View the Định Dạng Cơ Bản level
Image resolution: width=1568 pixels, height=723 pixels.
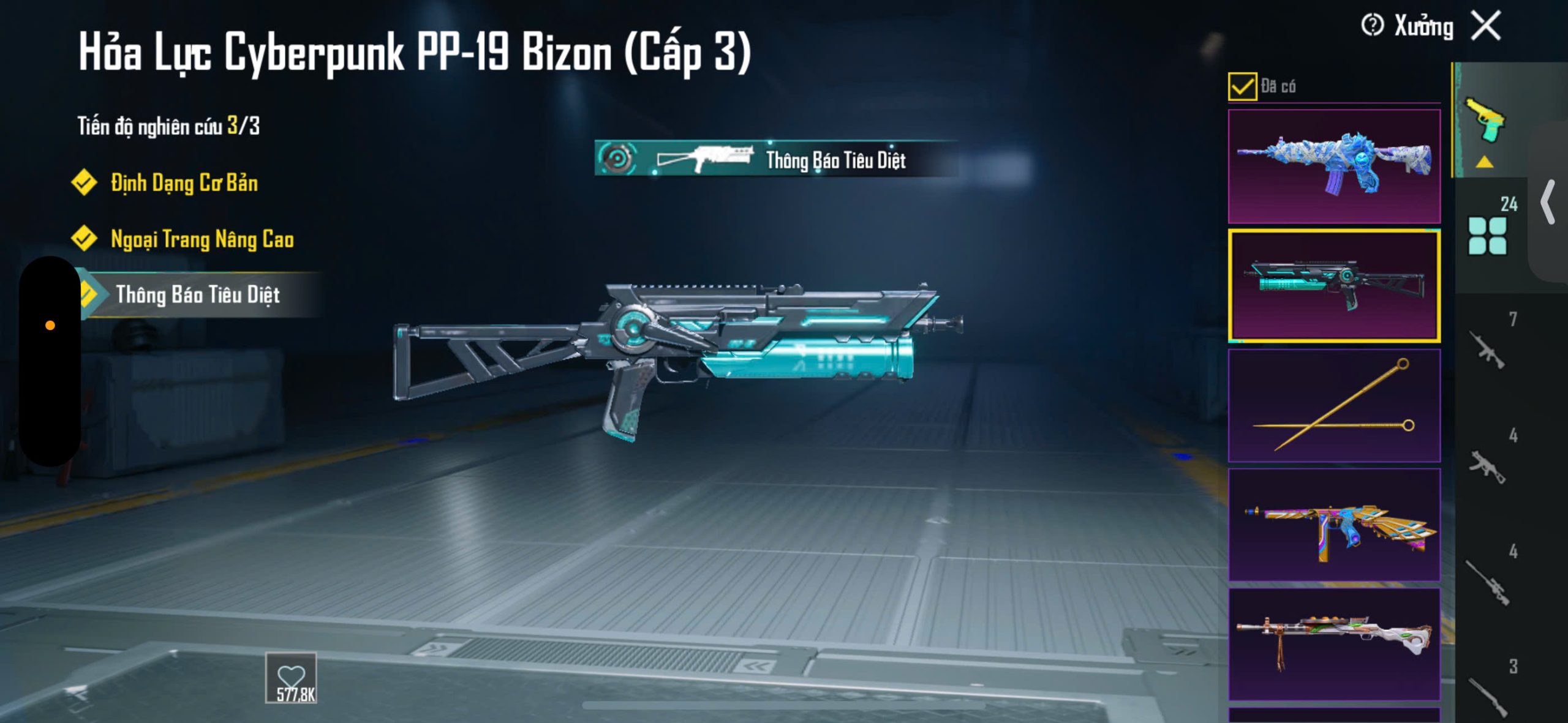184,183
